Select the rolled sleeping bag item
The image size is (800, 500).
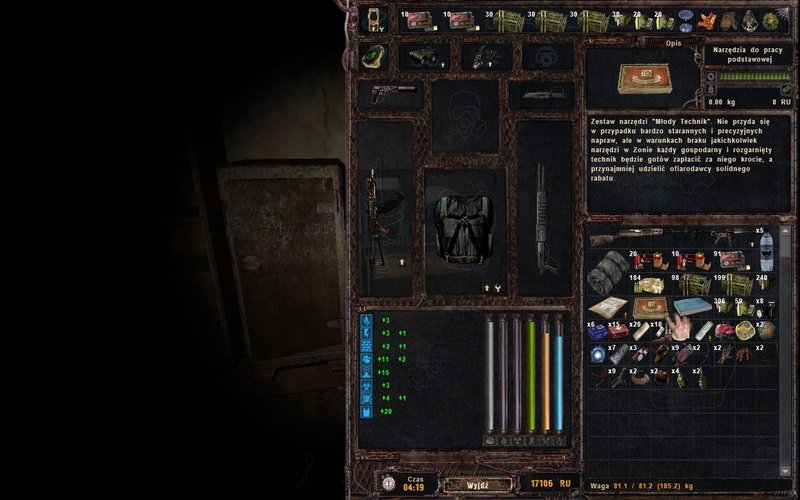604,272
